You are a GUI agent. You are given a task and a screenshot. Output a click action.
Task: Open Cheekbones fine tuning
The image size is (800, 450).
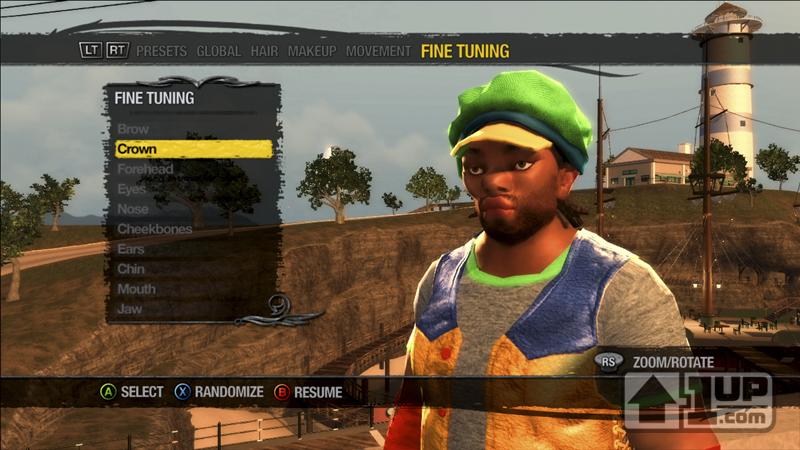coord(155,229)
